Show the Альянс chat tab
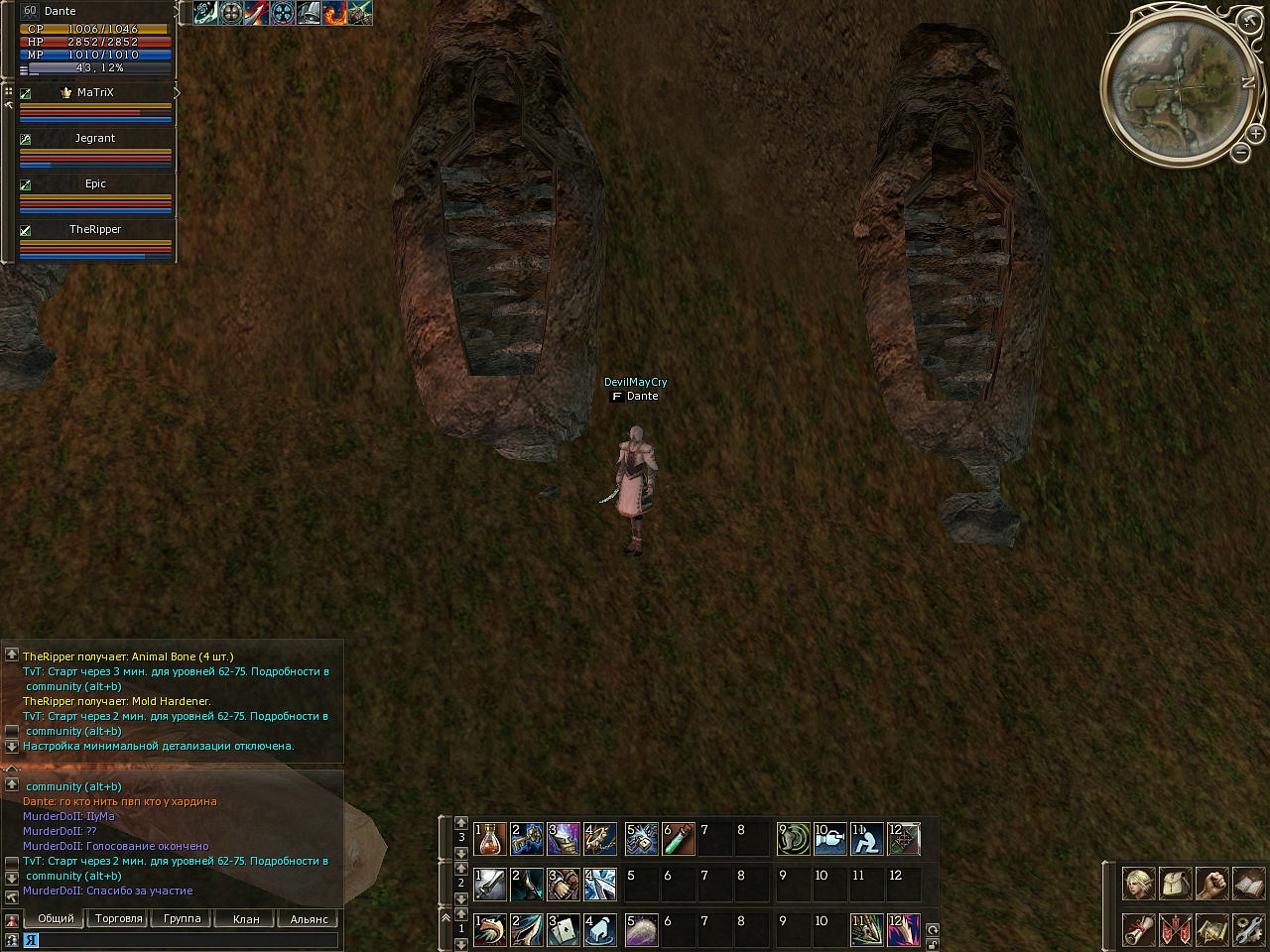1270x952 pixels. tap(309, 919)
